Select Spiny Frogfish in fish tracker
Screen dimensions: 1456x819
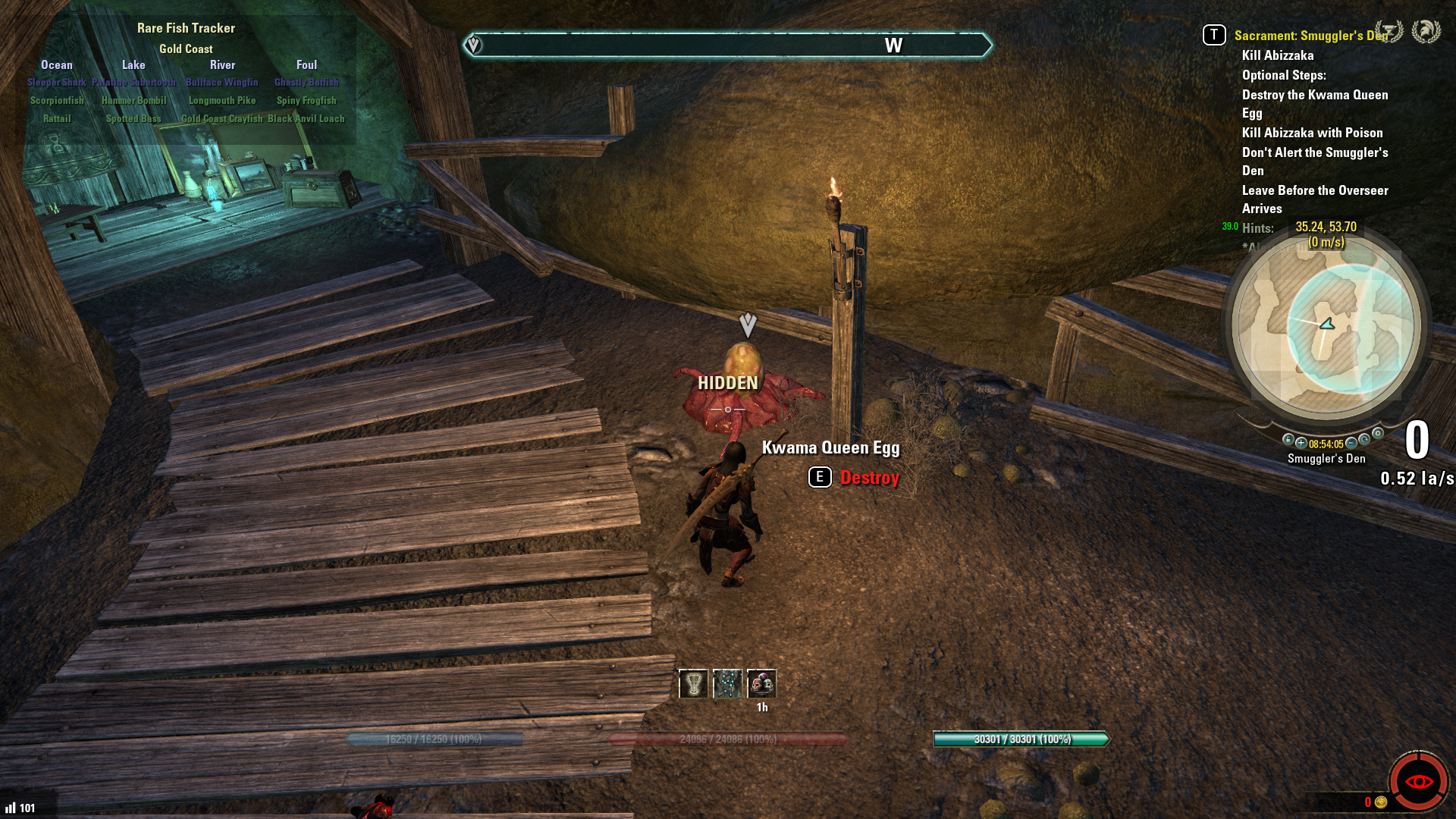pyautogui.click(x=306, y=100)
